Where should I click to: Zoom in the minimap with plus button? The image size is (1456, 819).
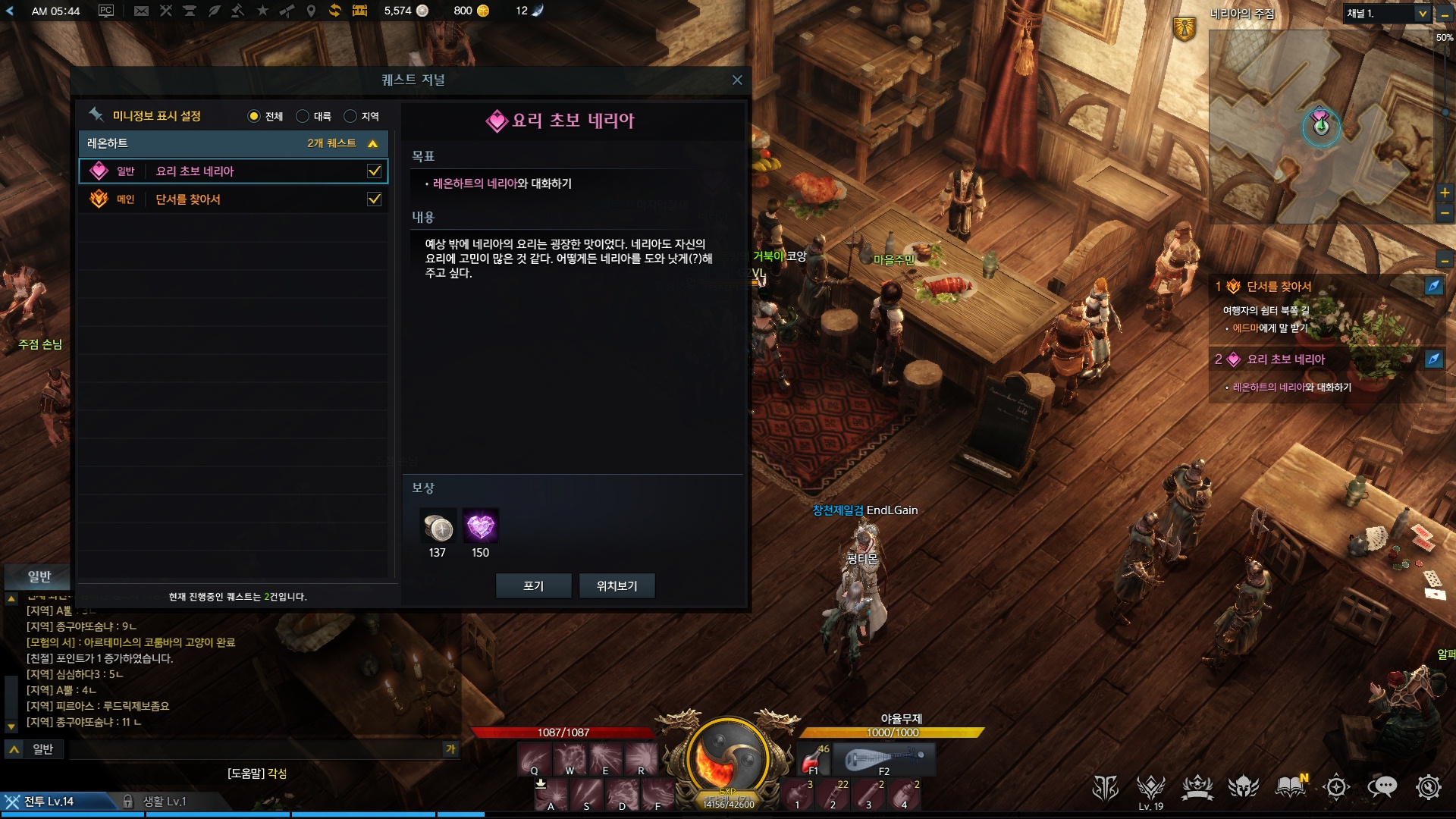(1445, 193)
